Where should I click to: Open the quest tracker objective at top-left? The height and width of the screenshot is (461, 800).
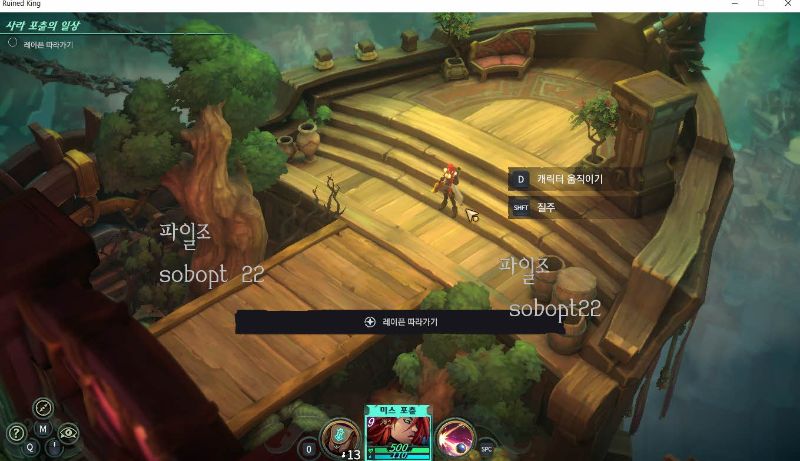40,44
